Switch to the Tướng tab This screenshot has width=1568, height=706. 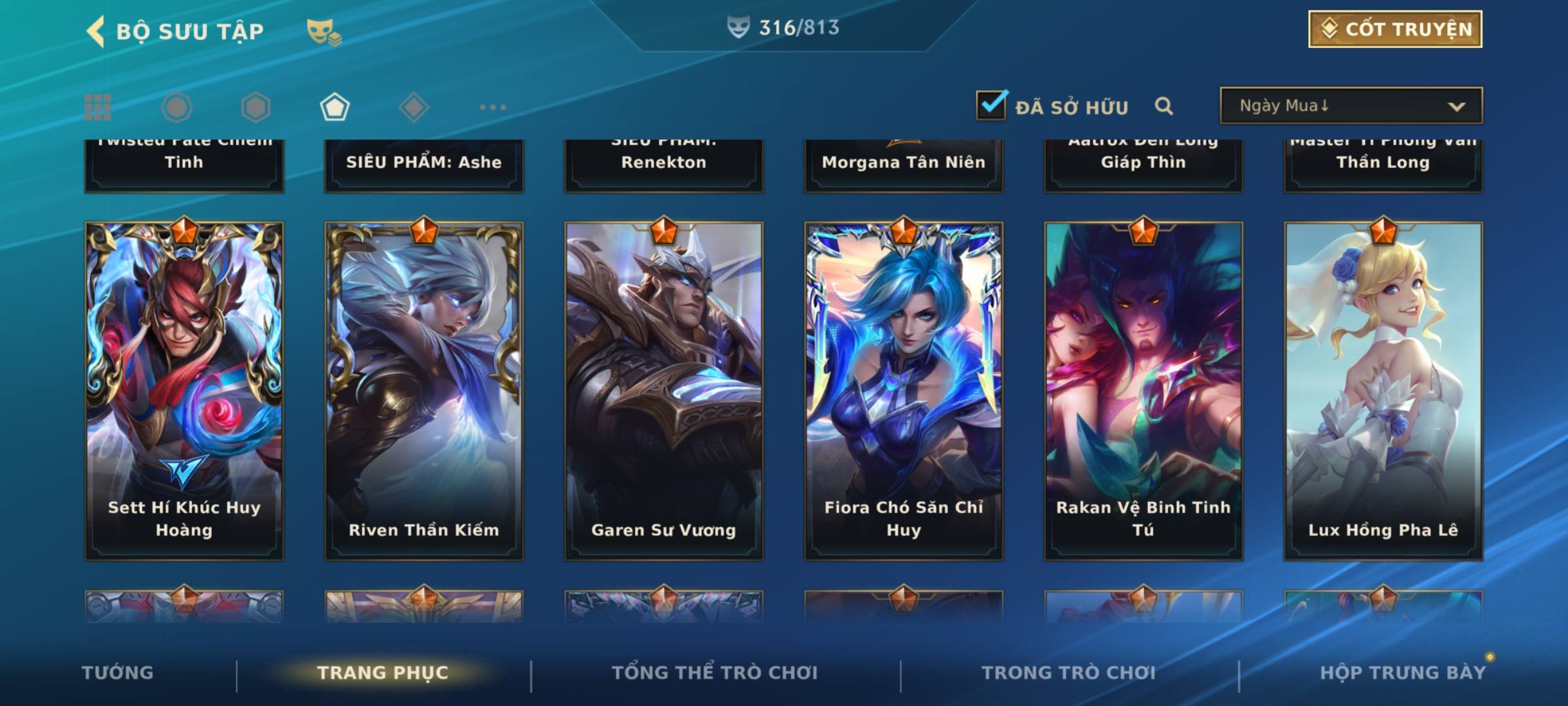tap(118, 673)
